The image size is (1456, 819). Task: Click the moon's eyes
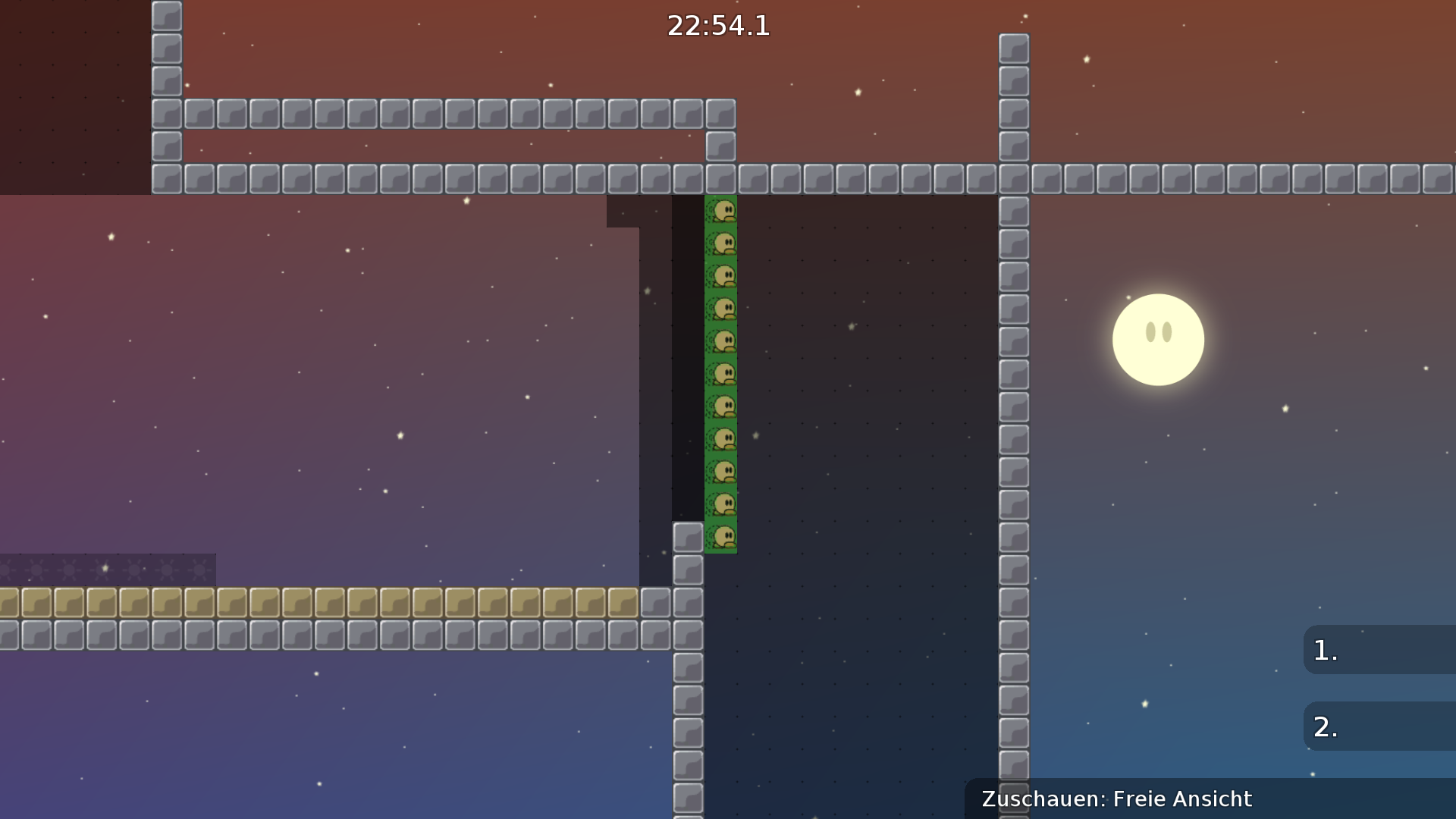click(1158, 331)
